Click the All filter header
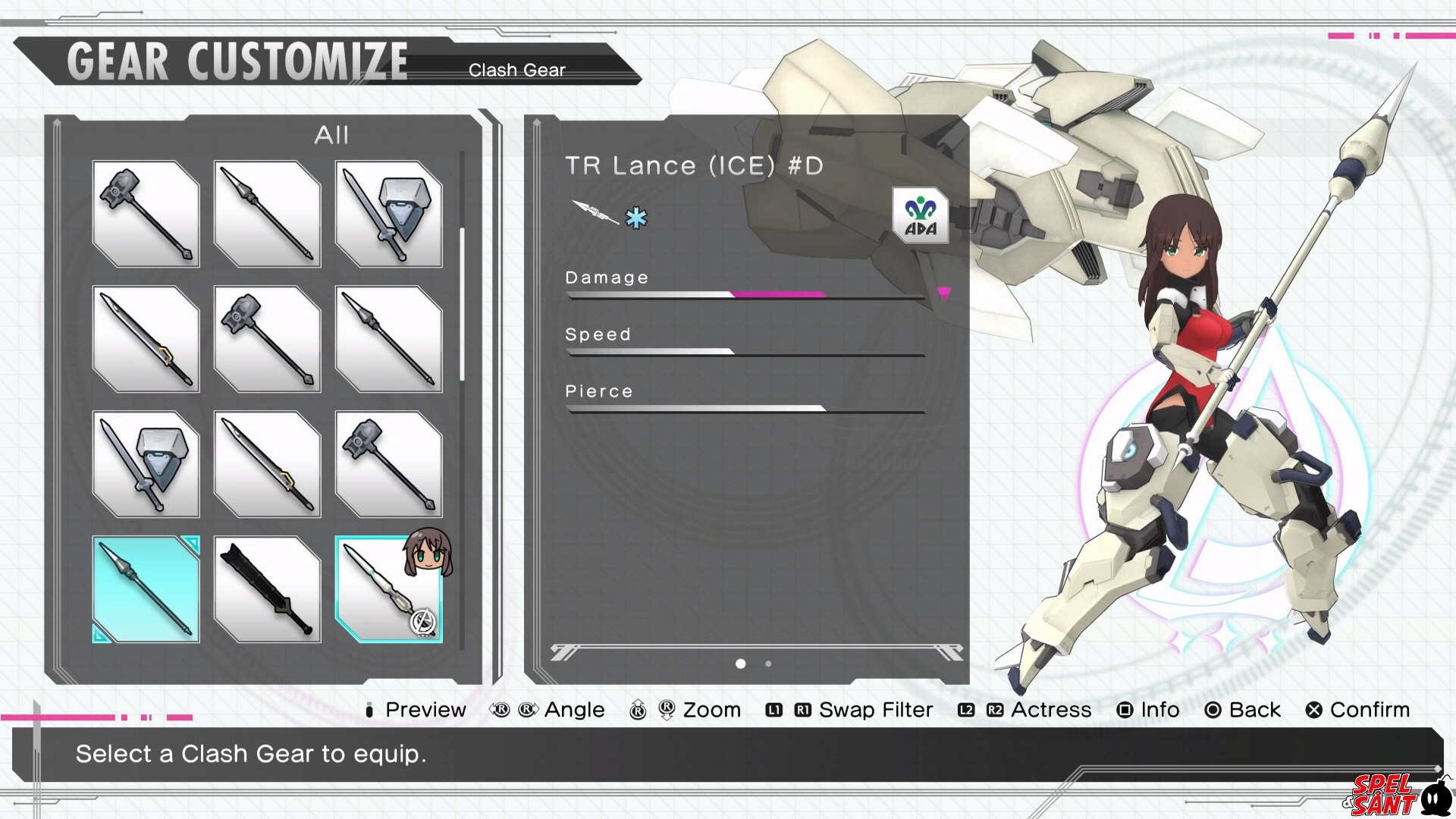 point(331,135)
